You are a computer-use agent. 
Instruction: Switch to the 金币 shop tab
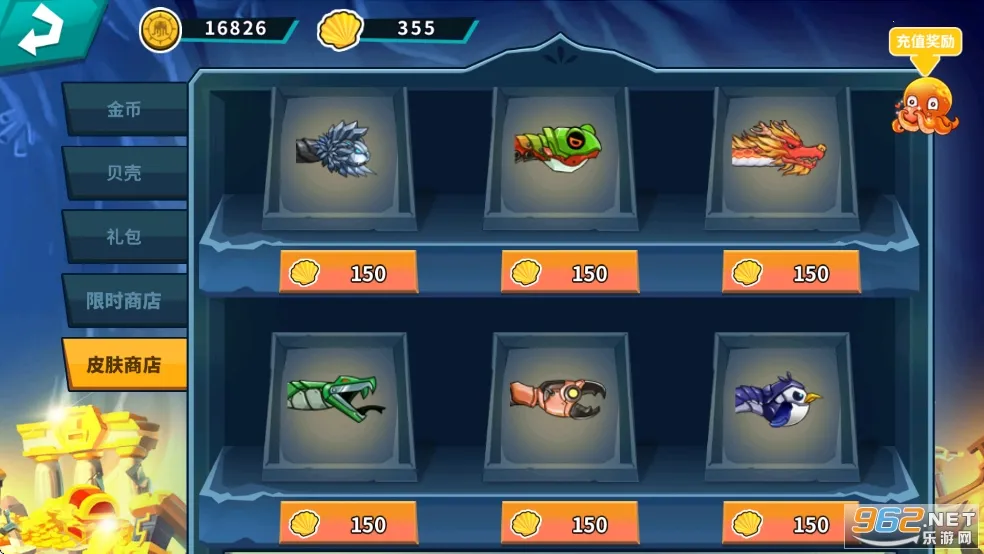click(x=125, y=110)
